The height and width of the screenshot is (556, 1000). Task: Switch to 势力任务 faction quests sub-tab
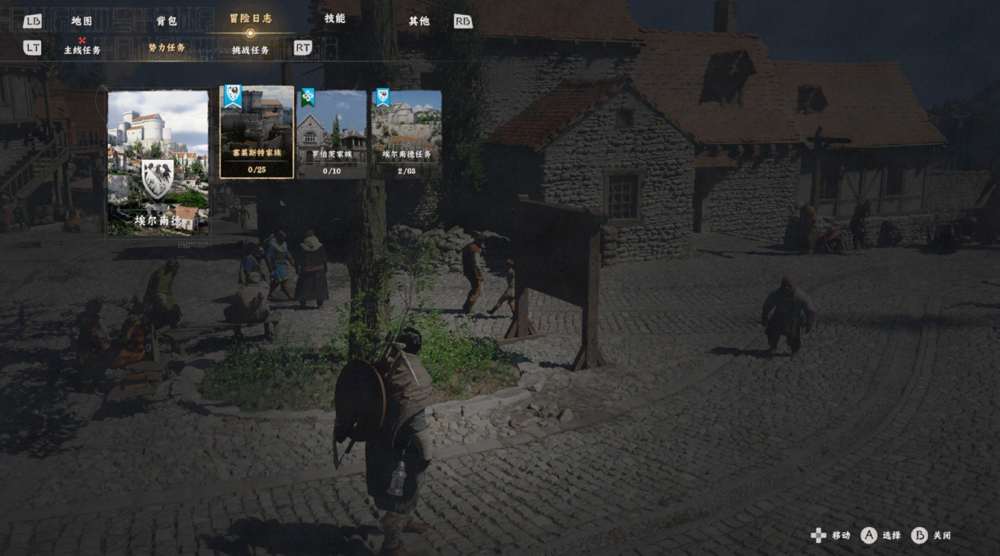tap(167, 48)
